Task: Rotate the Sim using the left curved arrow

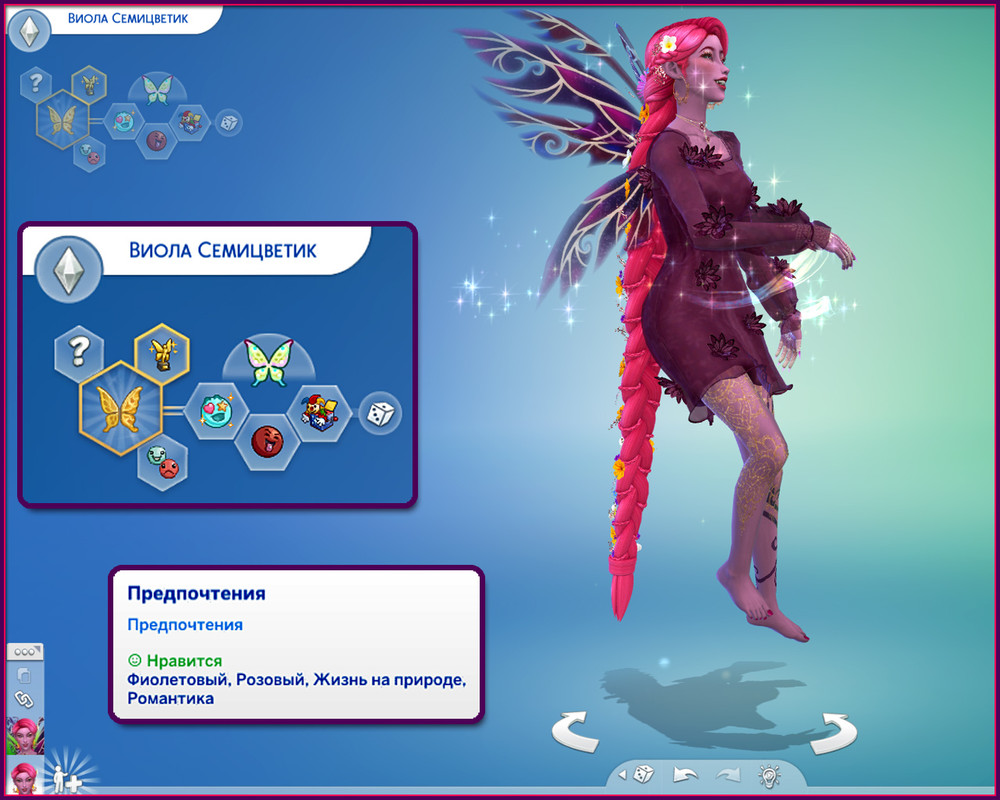Action: (575, 733)
